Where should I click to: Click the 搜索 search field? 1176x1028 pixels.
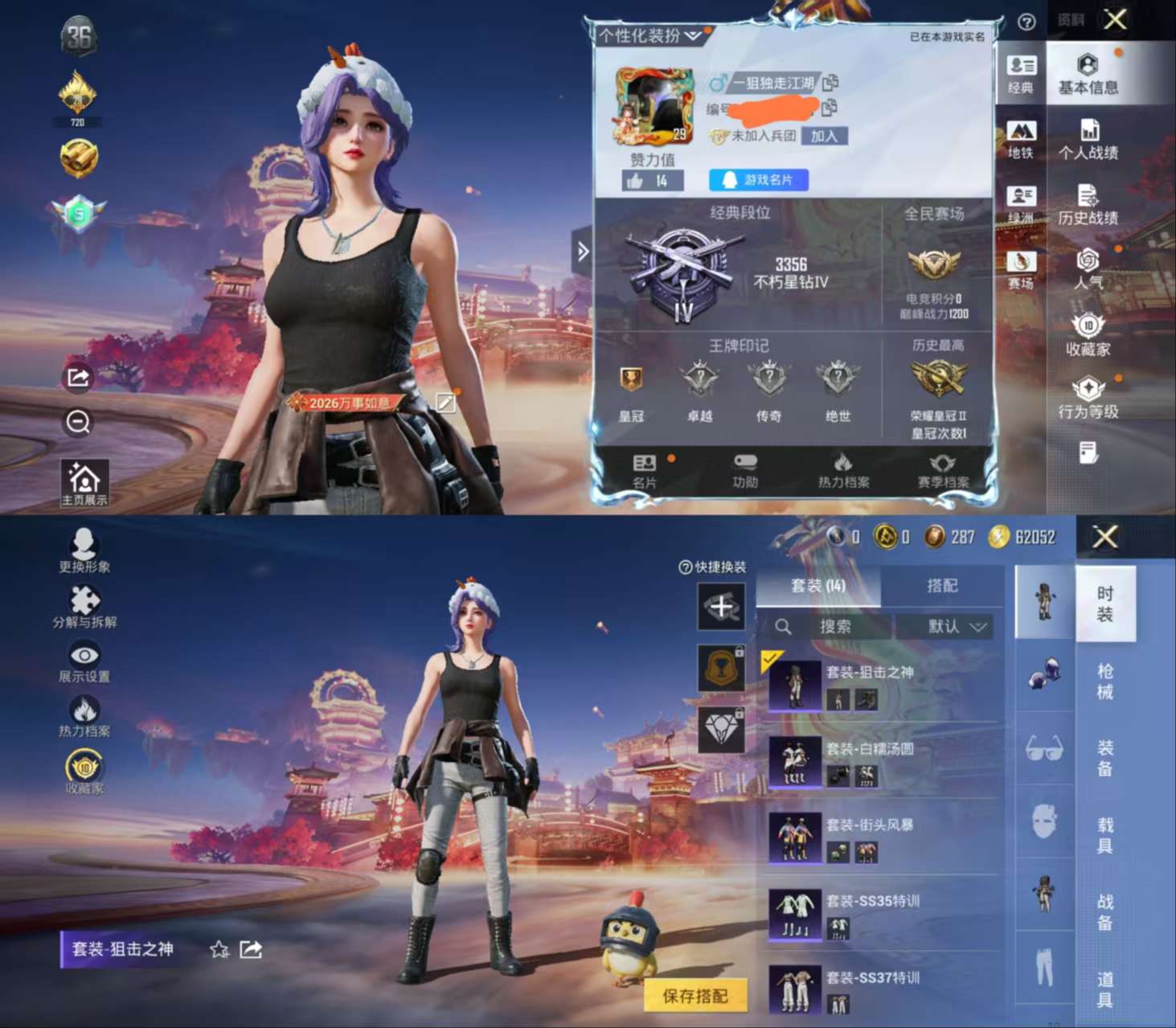pos(834,626)
